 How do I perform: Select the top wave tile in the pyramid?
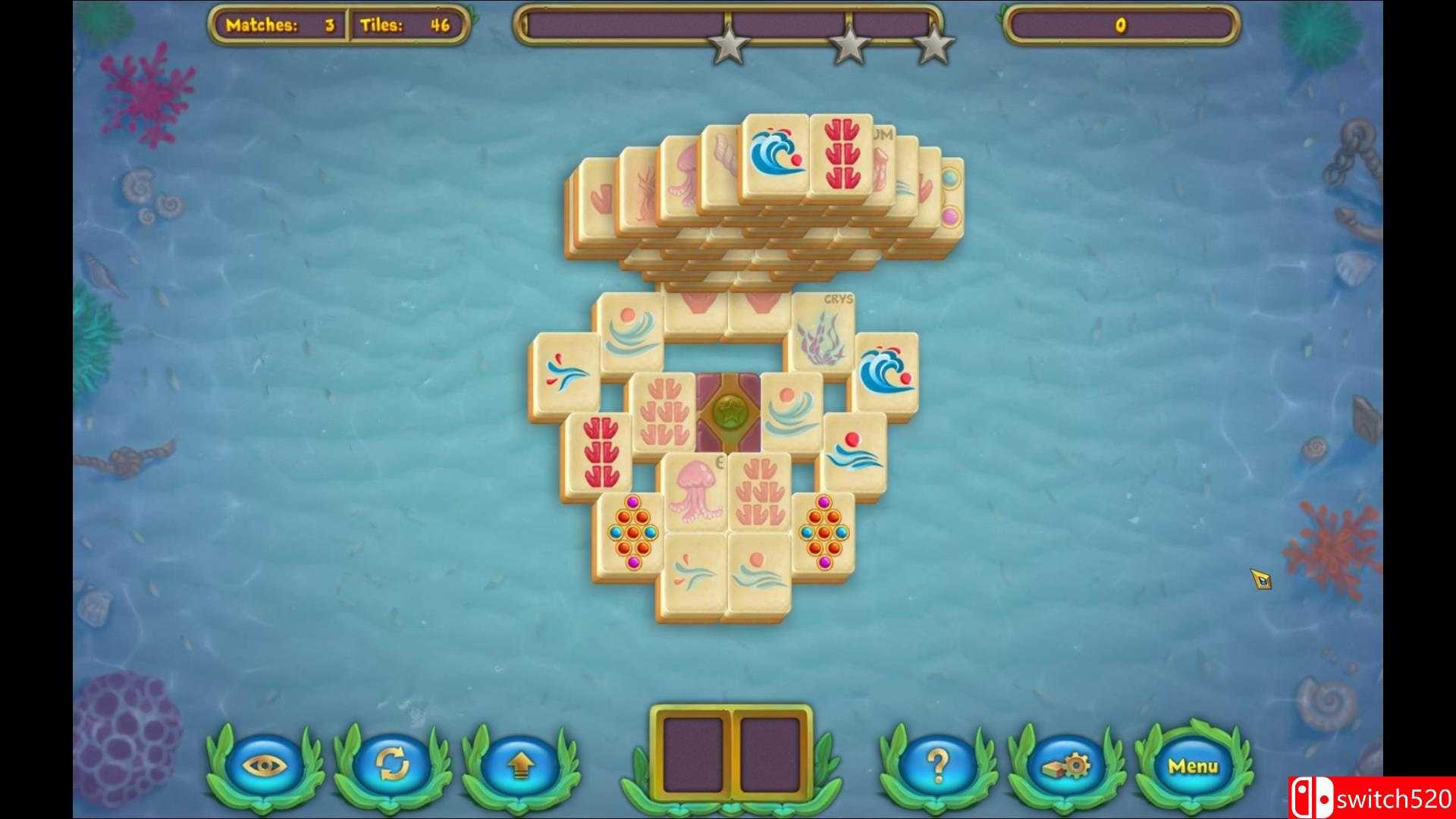click(774, 150)
